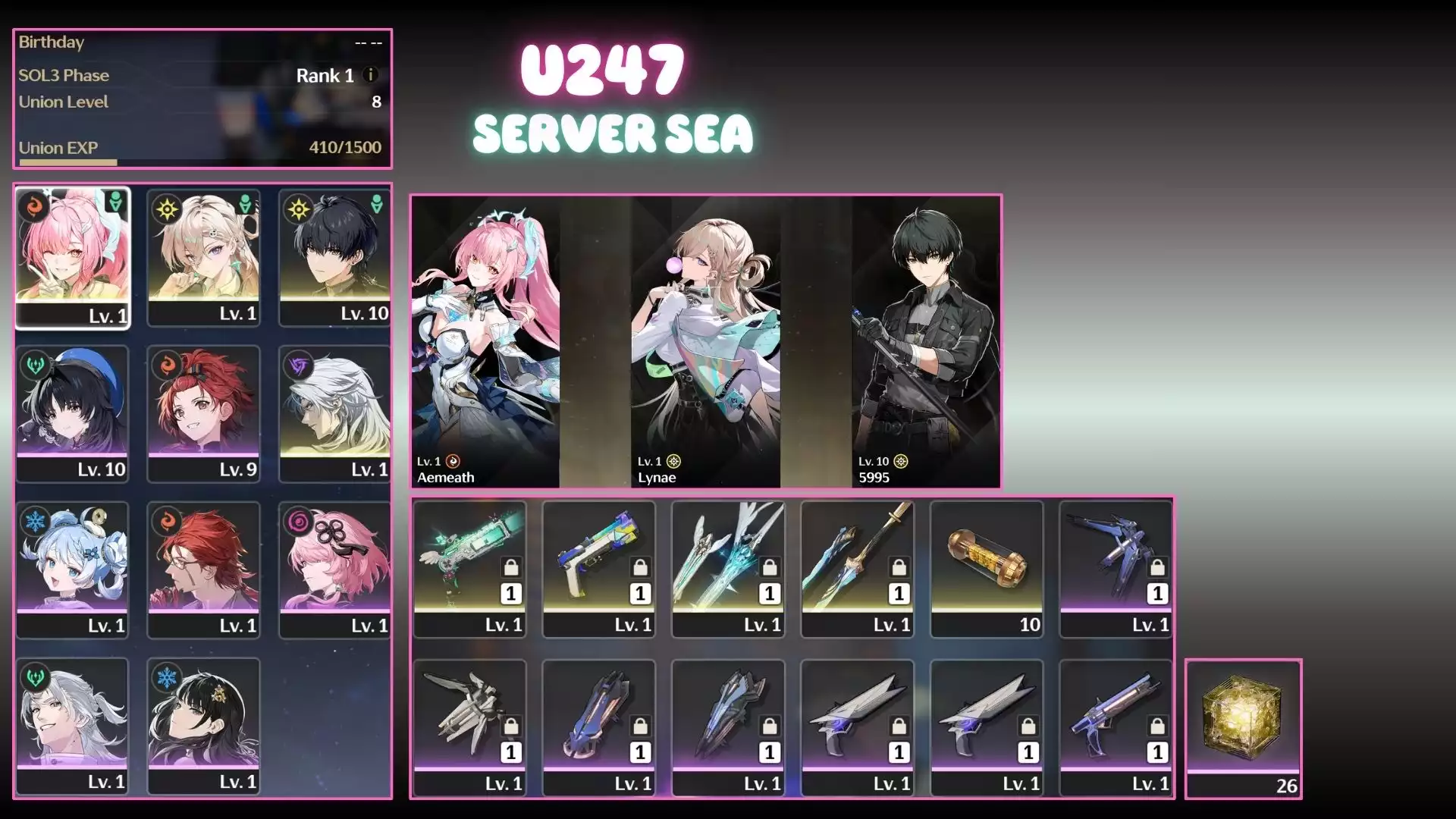This screenshot has width=1456, height=819.
Task: Select the black-haired male Lv. 10 portrait
Action: 334,258
